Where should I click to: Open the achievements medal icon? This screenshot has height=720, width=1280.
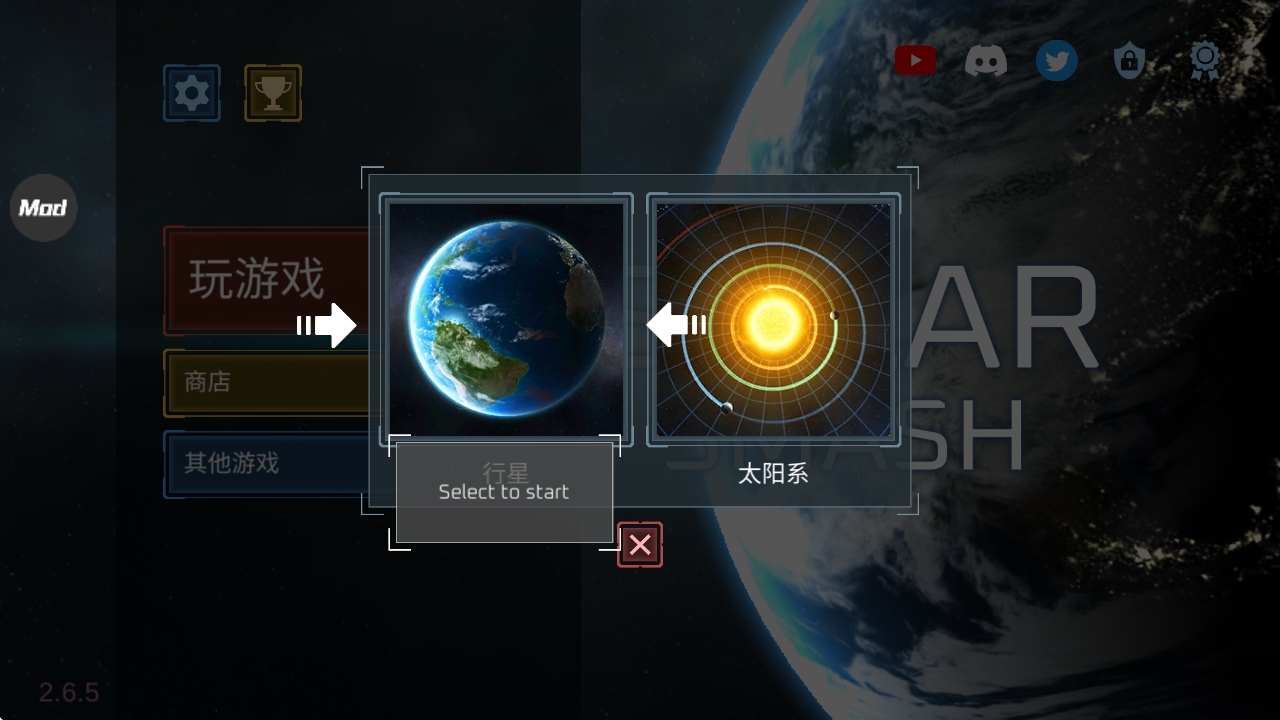coord(1204,60)
